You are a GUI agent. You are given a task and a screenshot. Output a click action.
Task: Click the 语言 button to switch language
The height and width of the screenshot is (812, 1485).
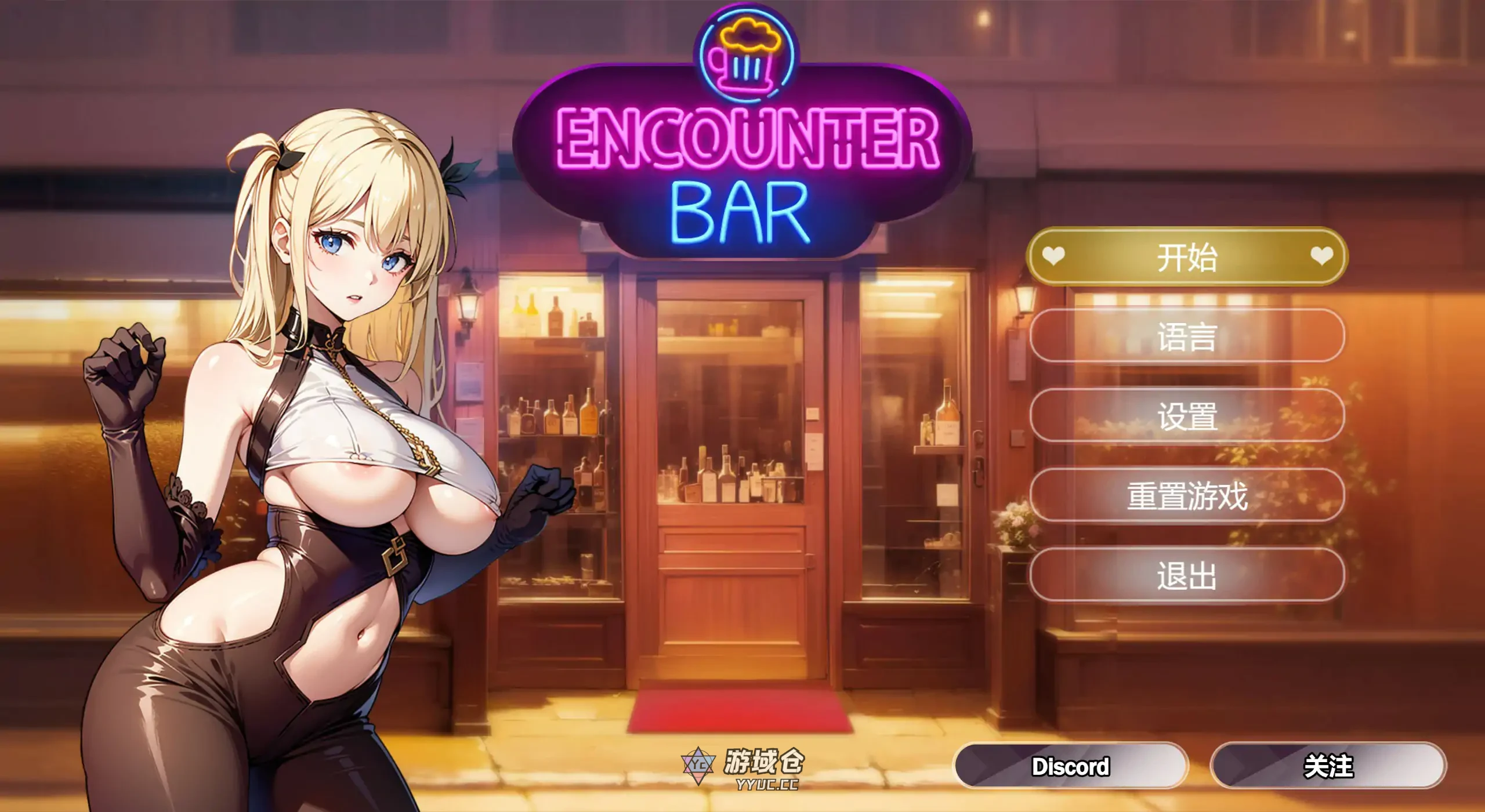click(1187, 337)
